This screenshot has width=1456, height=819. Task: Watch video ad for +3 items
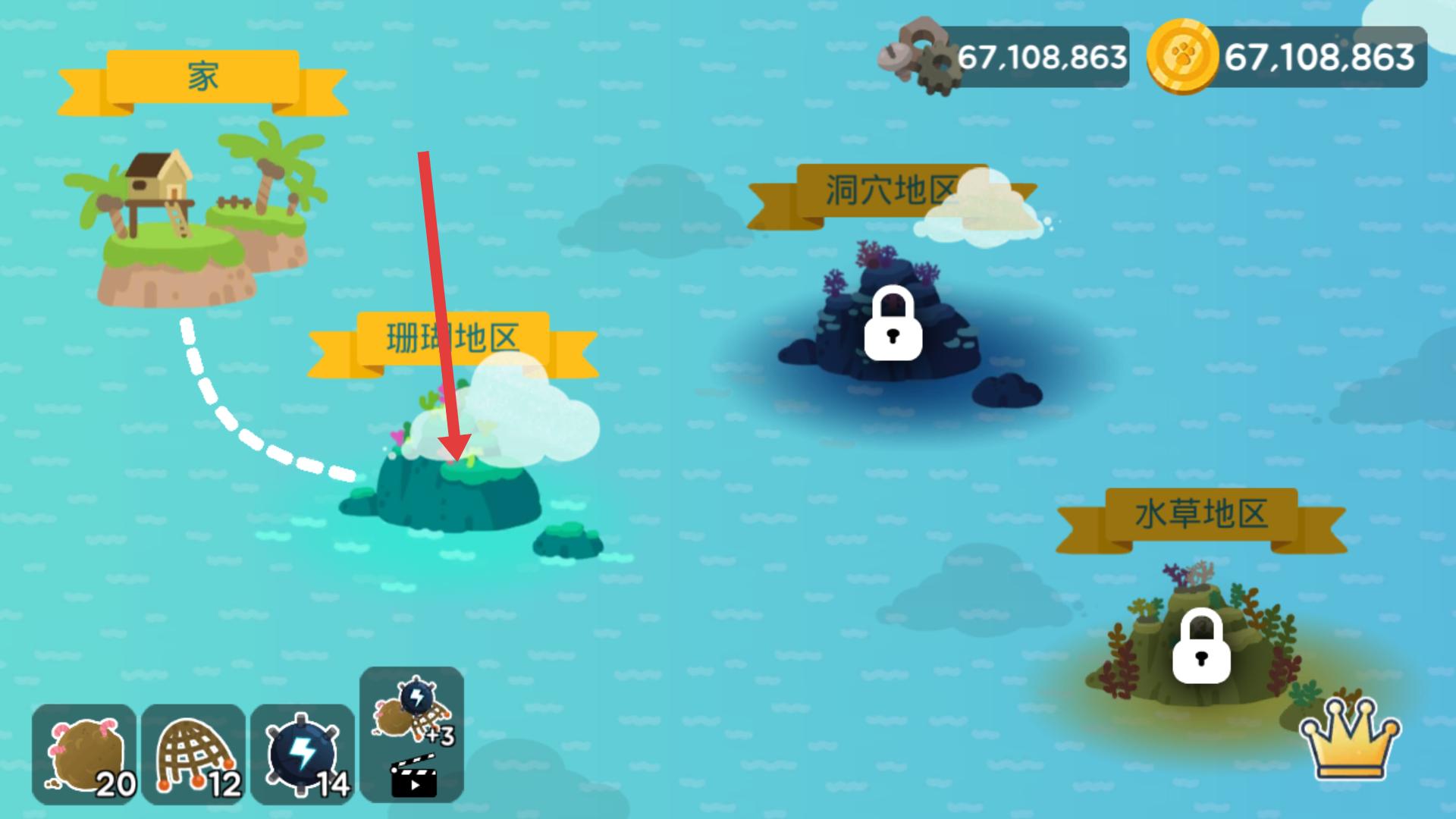[x=412, y=734]
